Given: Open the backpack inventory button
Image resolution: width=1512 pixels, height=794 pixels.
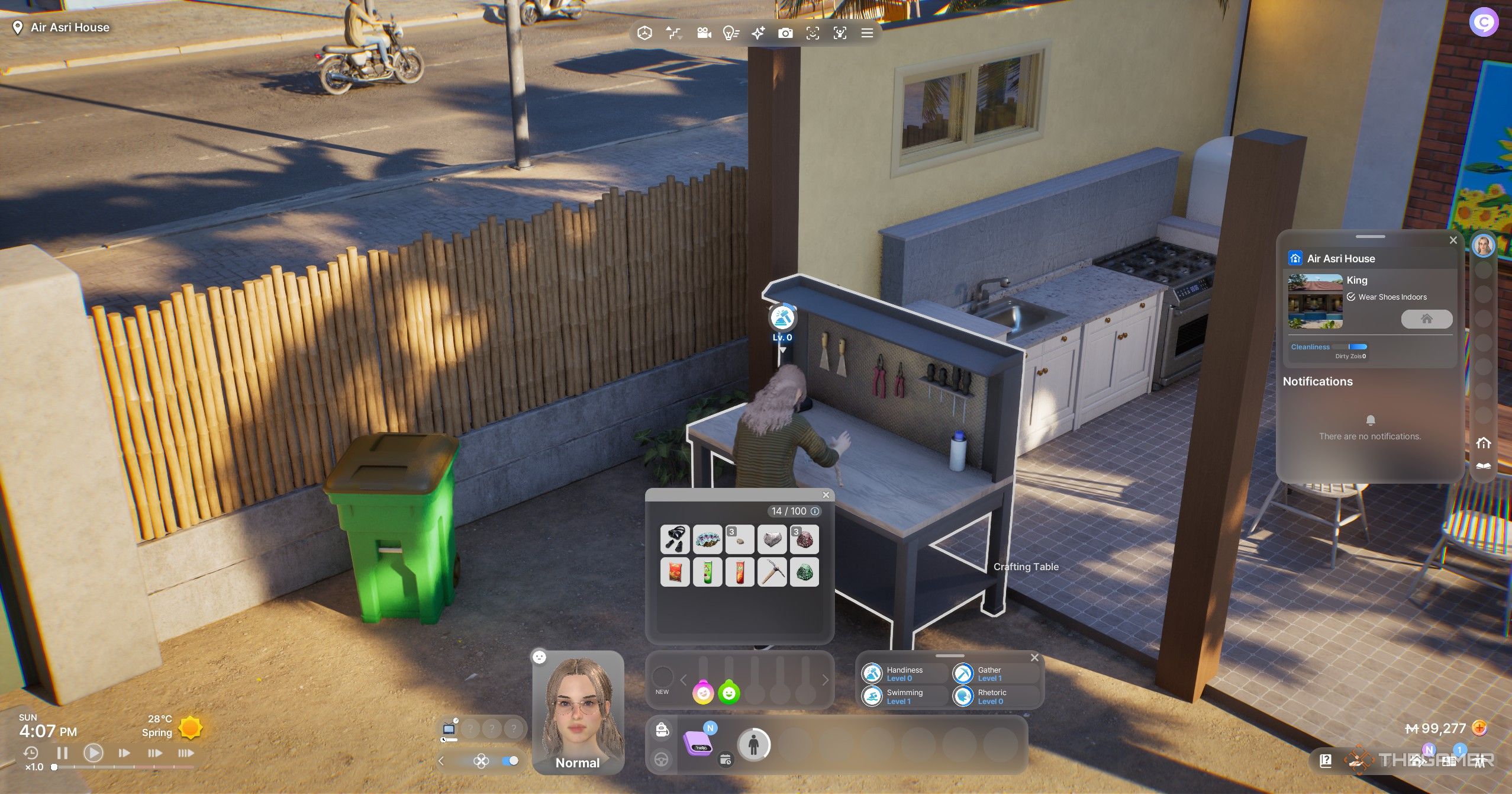Looking at the screenshot, I should coord(662,730).
